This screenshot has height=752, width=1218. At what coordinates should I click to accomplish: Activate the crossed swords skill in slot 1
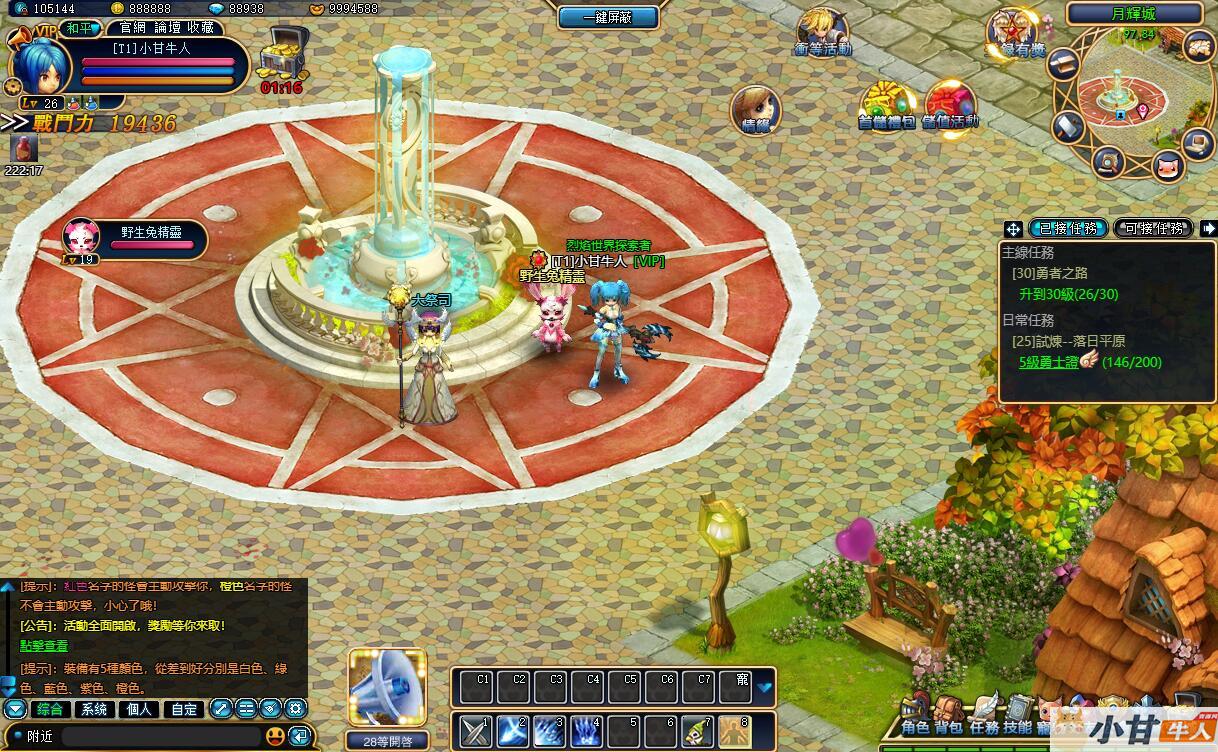(476, 731)
